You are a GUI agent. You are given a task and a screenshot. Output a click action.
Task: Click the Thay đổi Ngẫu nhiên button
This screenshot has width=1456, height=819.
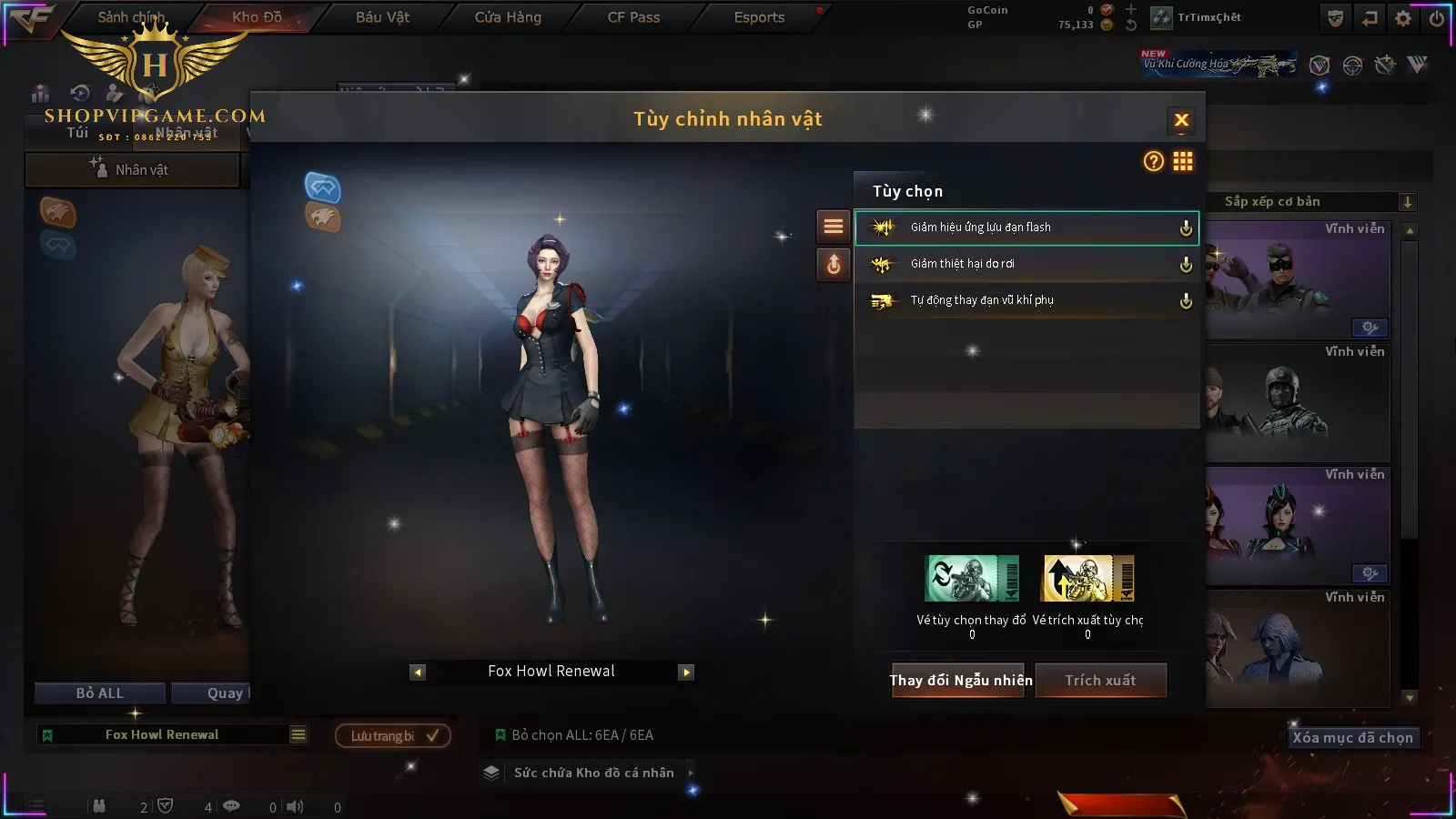960,680
